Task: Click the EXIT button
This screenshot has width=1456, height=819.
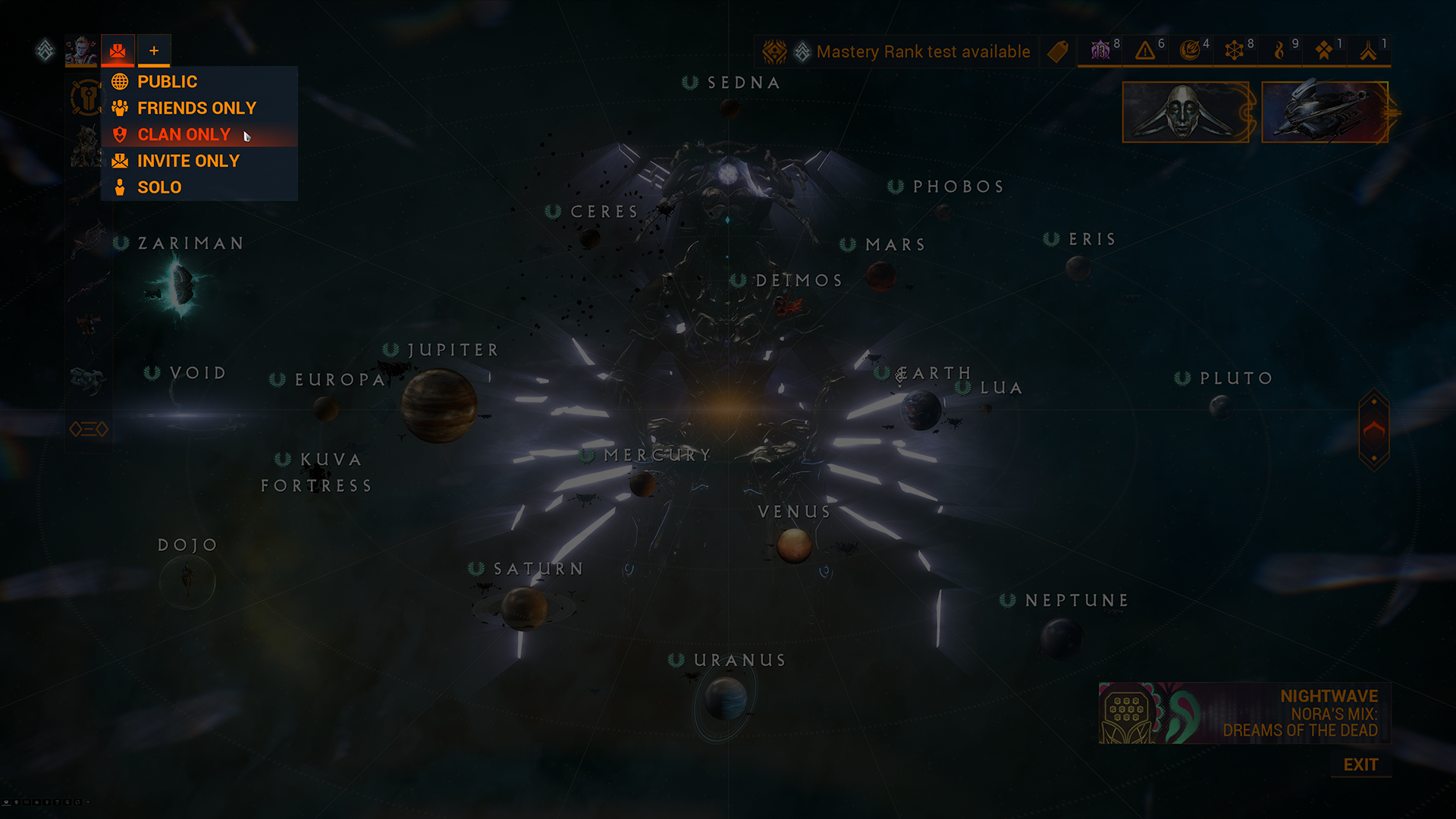Action: pos(1360,764)
